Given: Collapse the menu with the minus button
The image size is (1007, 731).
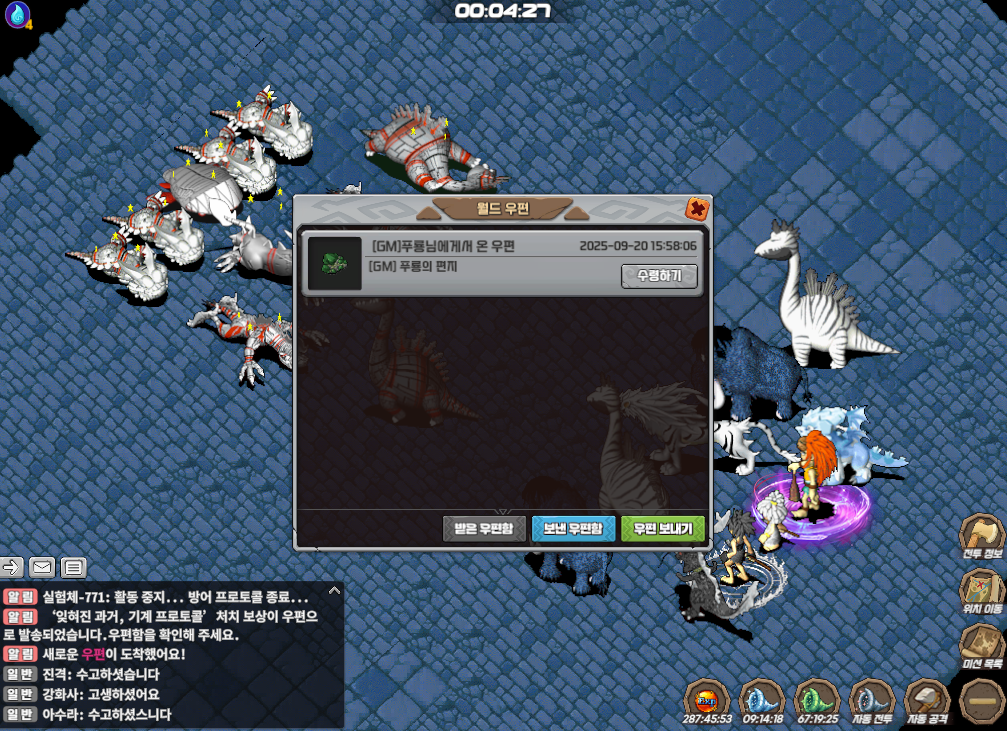Looking at the screenshot, I should (980, 699).
